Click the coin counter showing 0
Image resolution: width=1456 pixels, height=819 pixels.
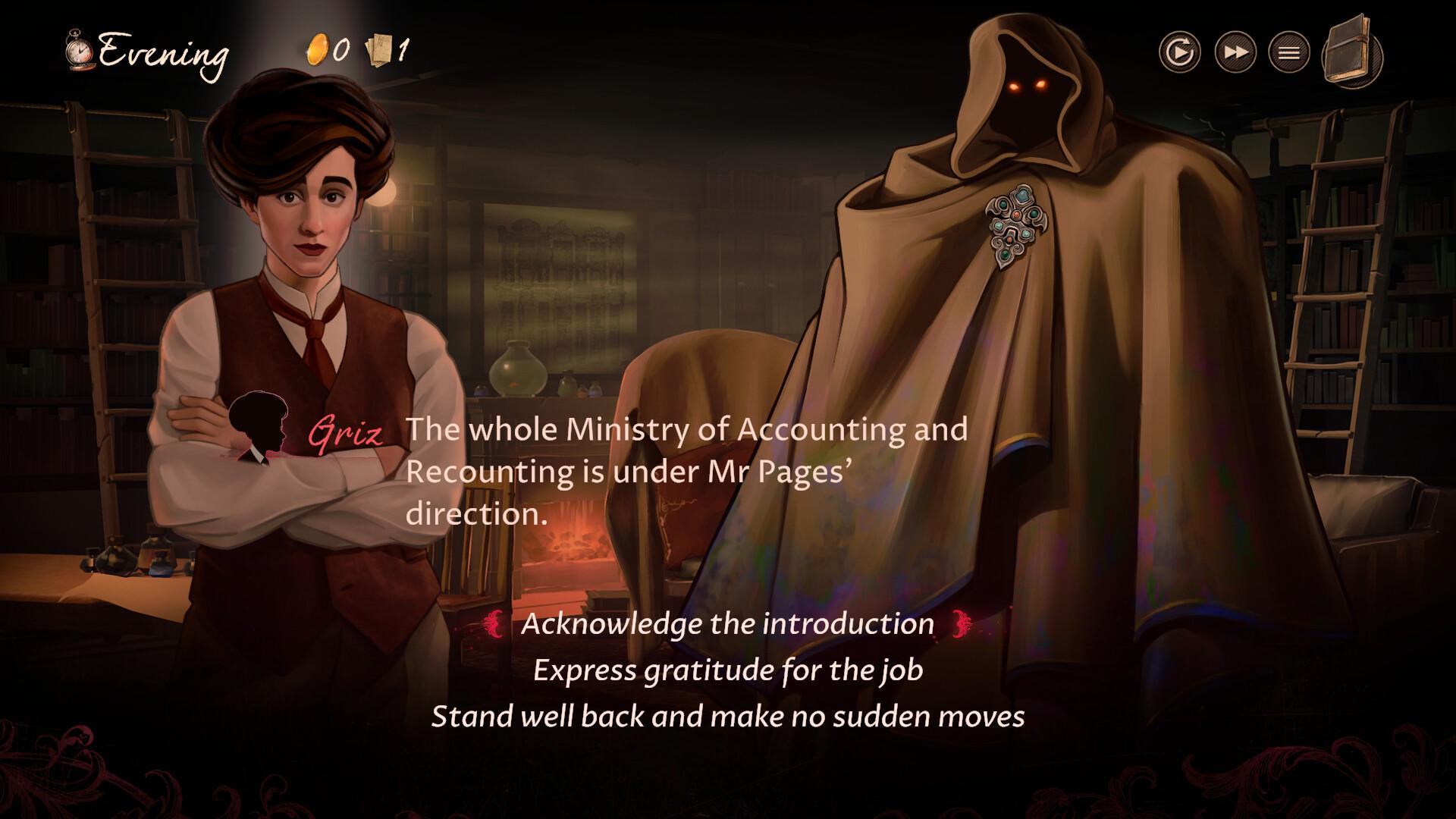[x=340, y=49]
